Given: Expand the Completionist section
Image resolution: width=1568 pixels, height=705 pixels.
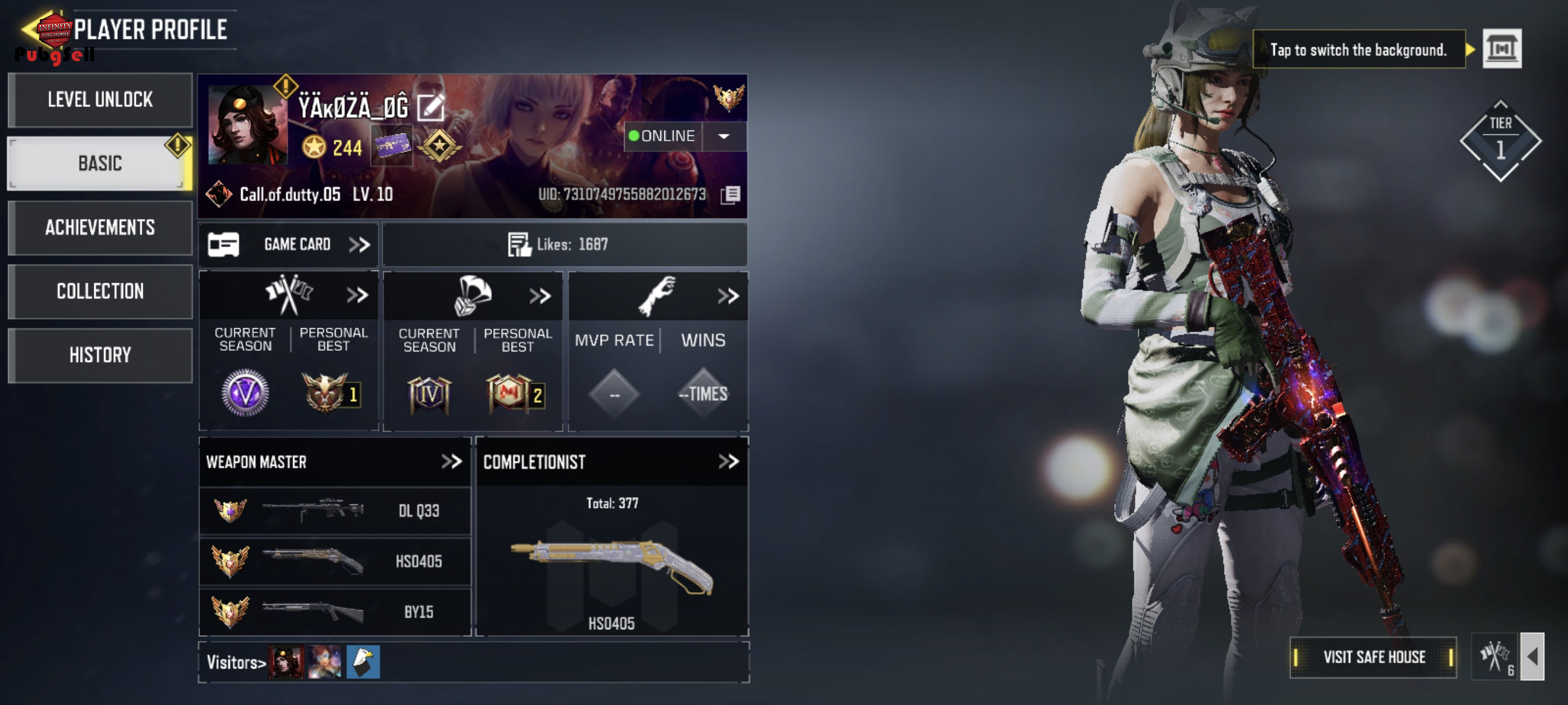Looking at the screenshot, I should click(x=728, y=462).
